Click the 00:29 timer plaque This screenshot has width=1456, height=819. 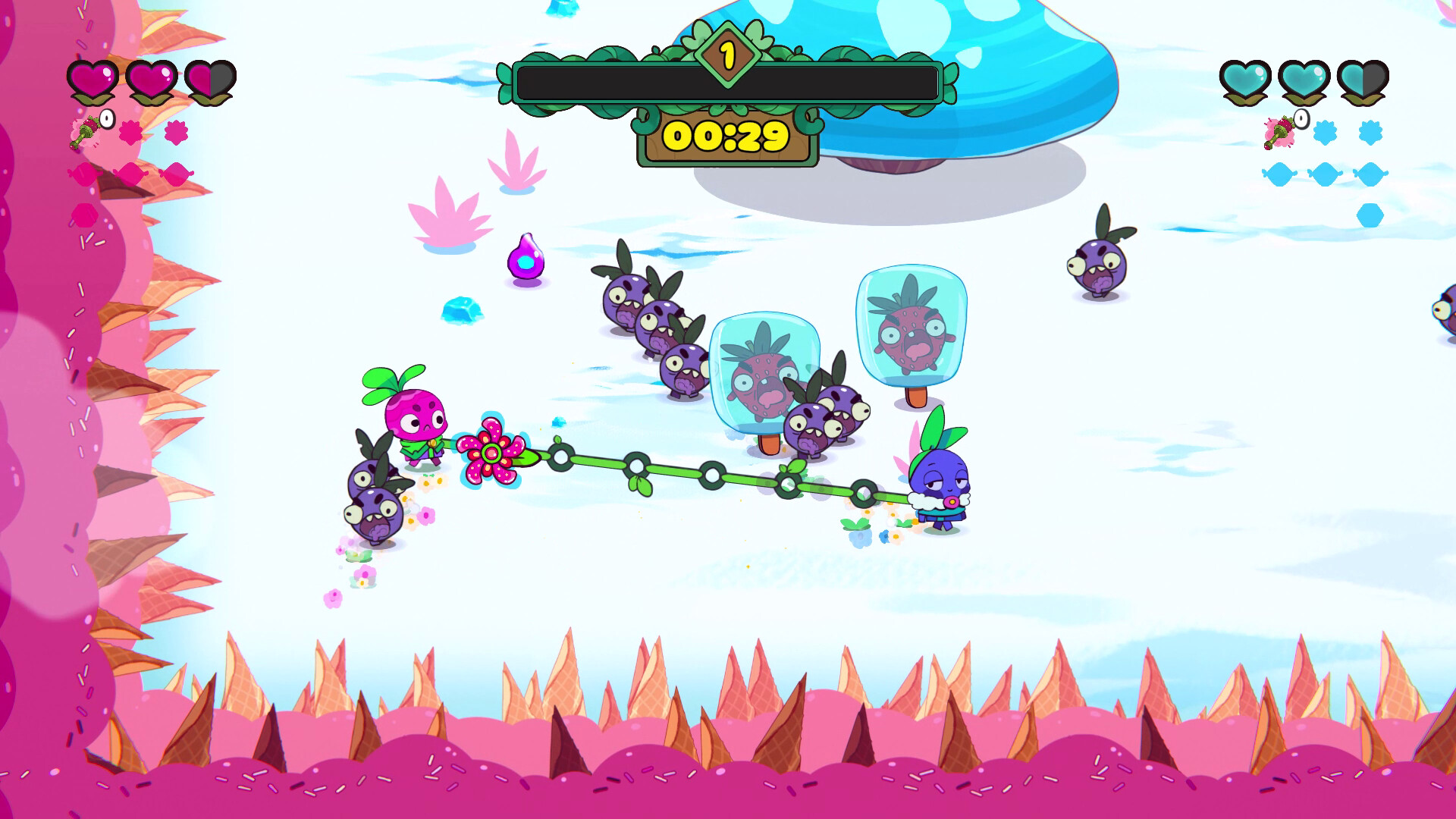point(726,138)
